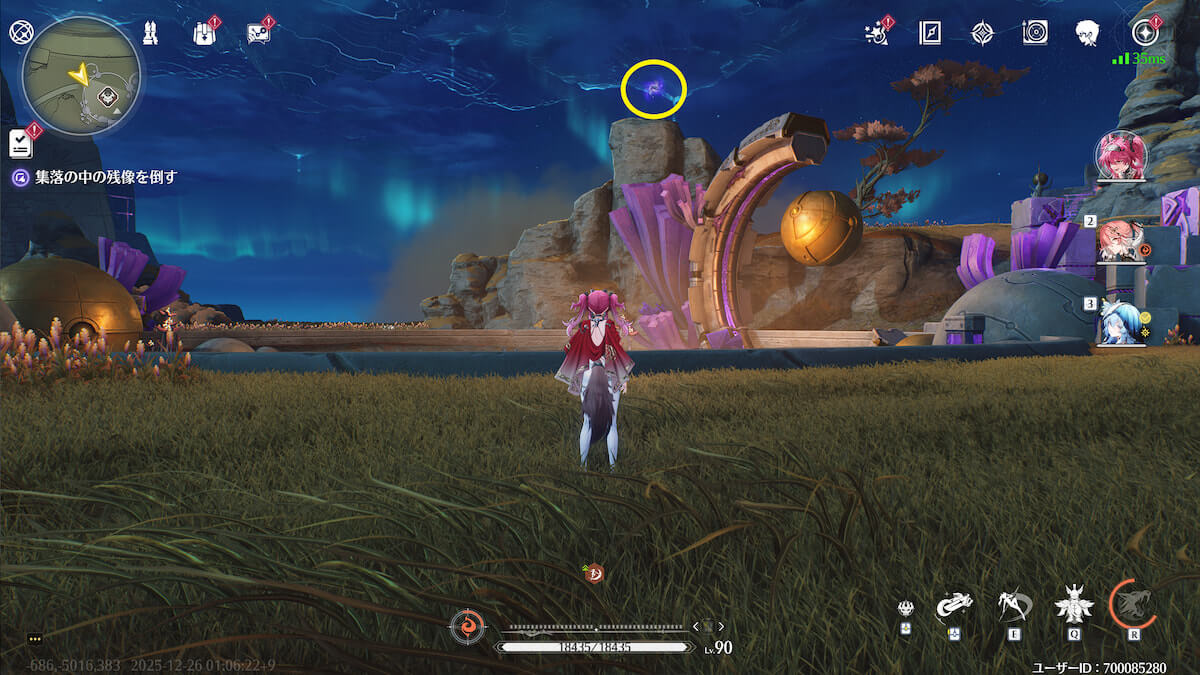The width and height of the screenshot is (1200, 675).
Task: Open the checklist icon below the minimap
Action: 21,143
